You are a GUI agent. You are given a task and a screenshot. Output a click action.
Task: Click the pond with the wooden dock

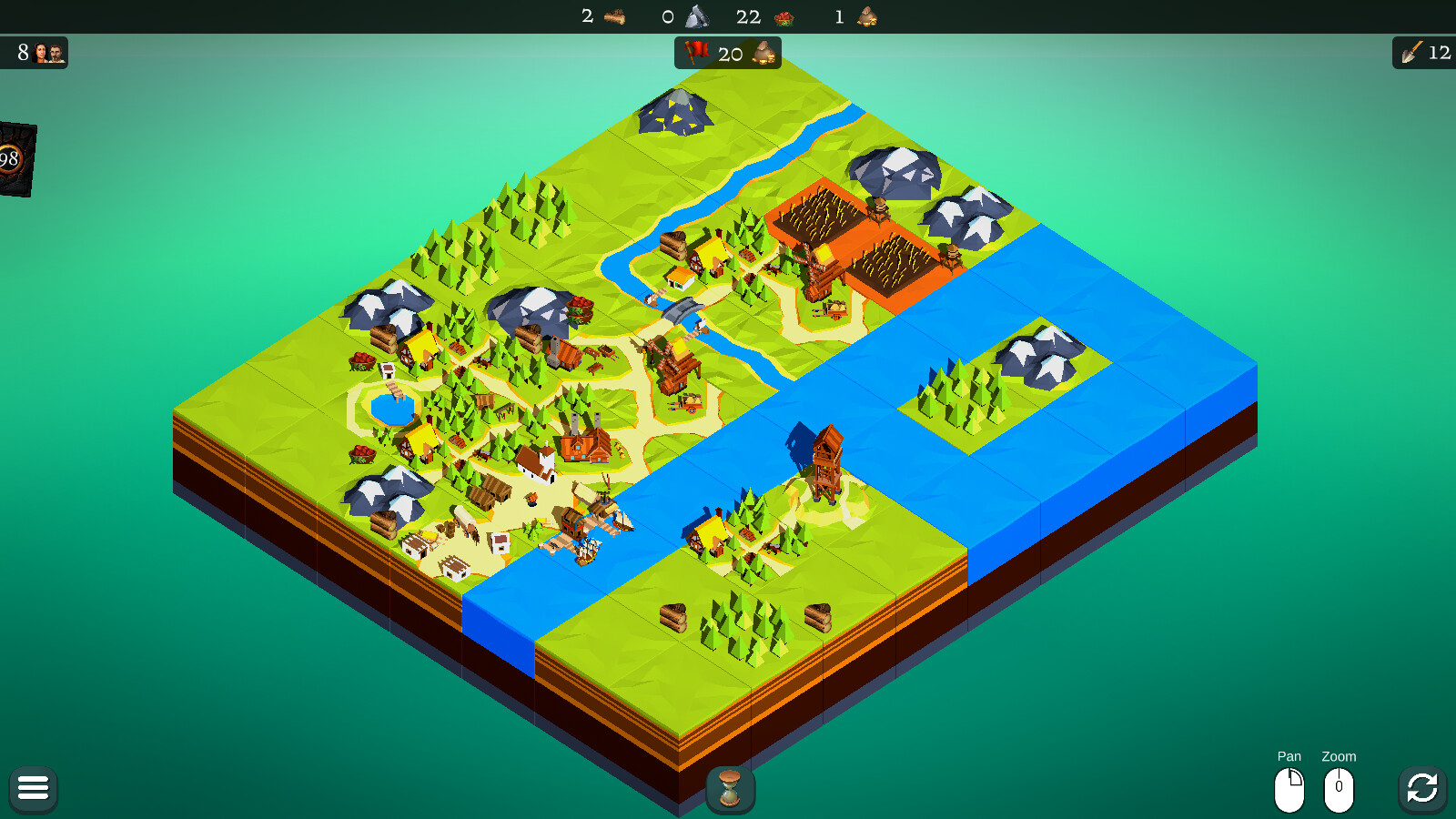pos(389,409)
